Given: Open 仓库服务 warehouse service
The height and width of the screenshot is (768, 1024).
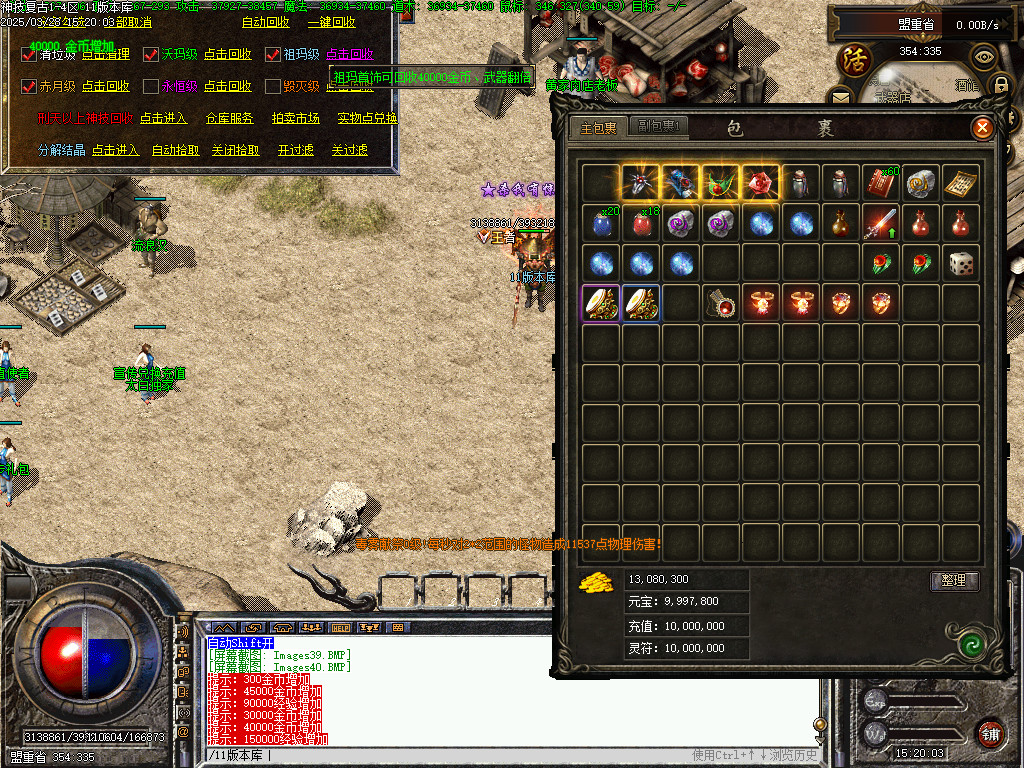Looking at the screenshot, I should pos(229,118).
